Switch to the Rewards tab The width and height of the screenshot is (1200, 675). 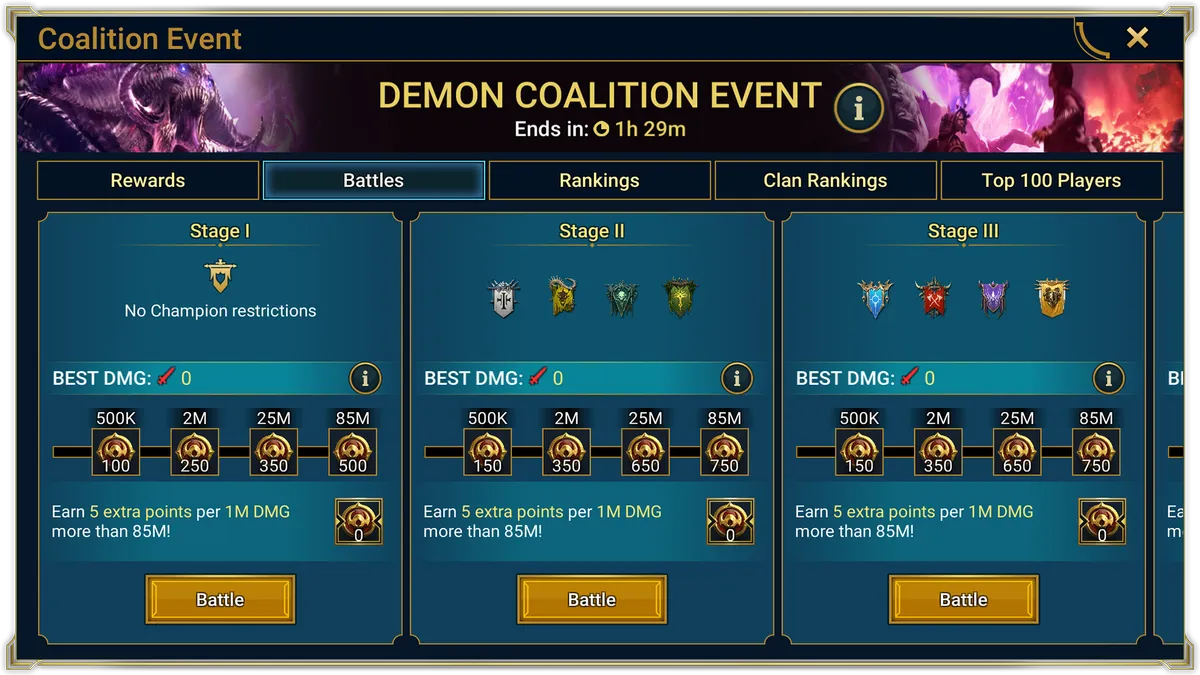coord(148,181)
